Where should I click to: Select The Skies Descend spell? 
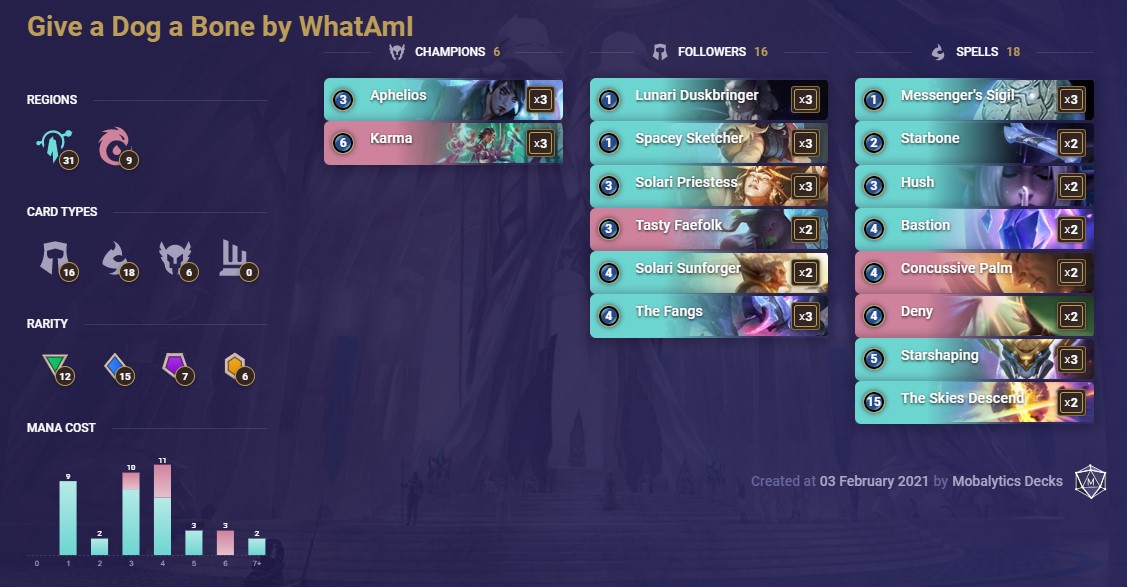[x=974, y=401]
